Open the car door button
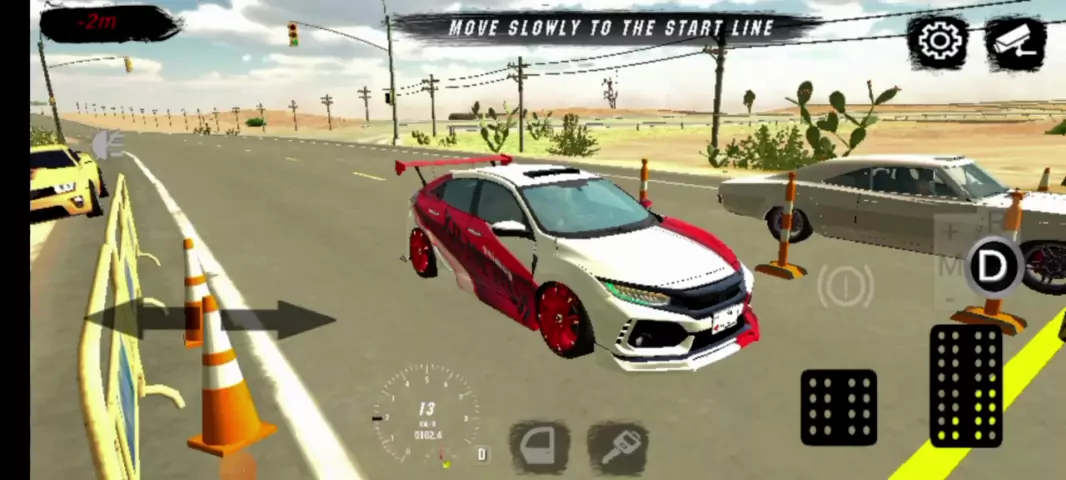 [x=540, y=446]
